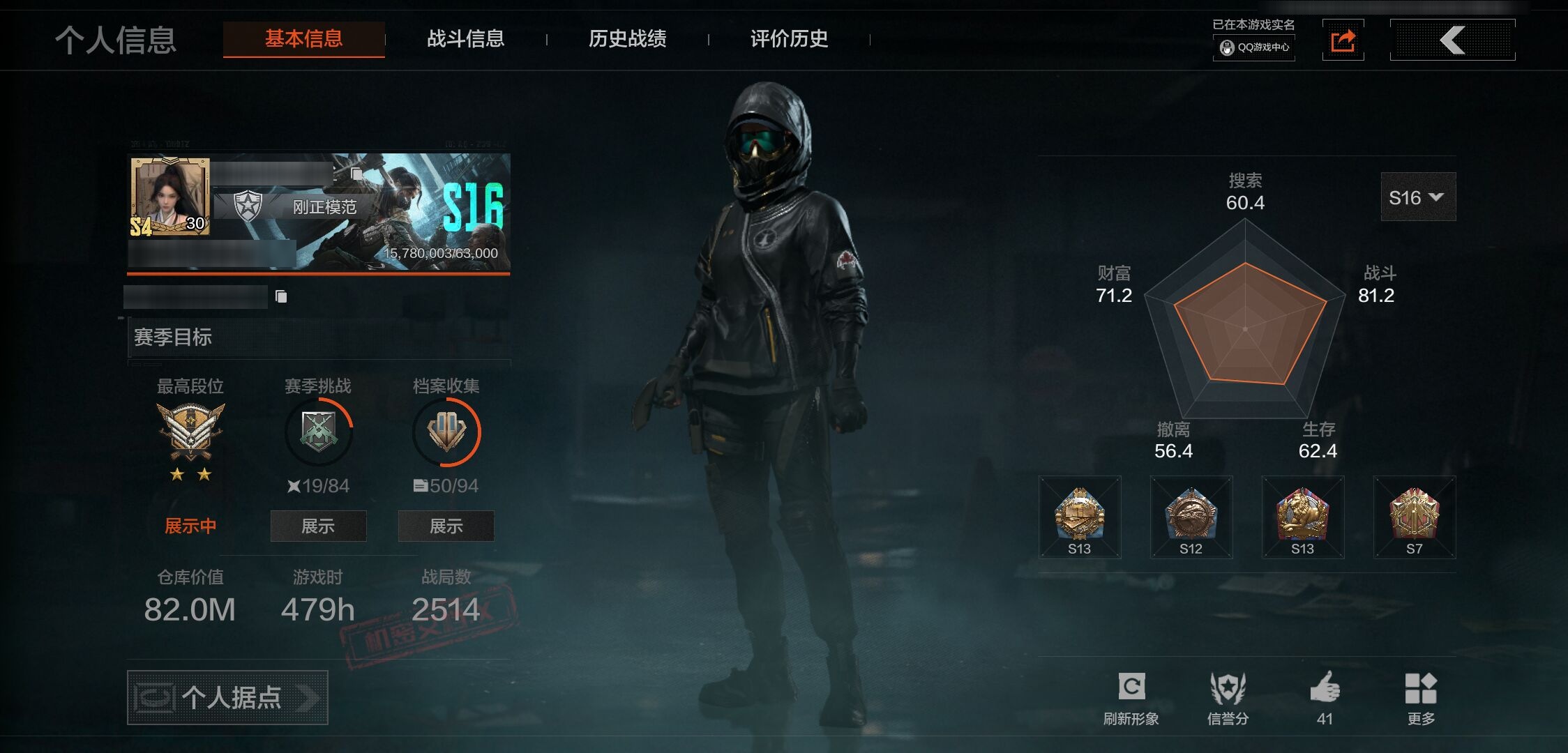Click the QQ游戏中心 badge
Image resolution: width=1568 pixels, height=753 pixels.
(x=1254, y=47)
